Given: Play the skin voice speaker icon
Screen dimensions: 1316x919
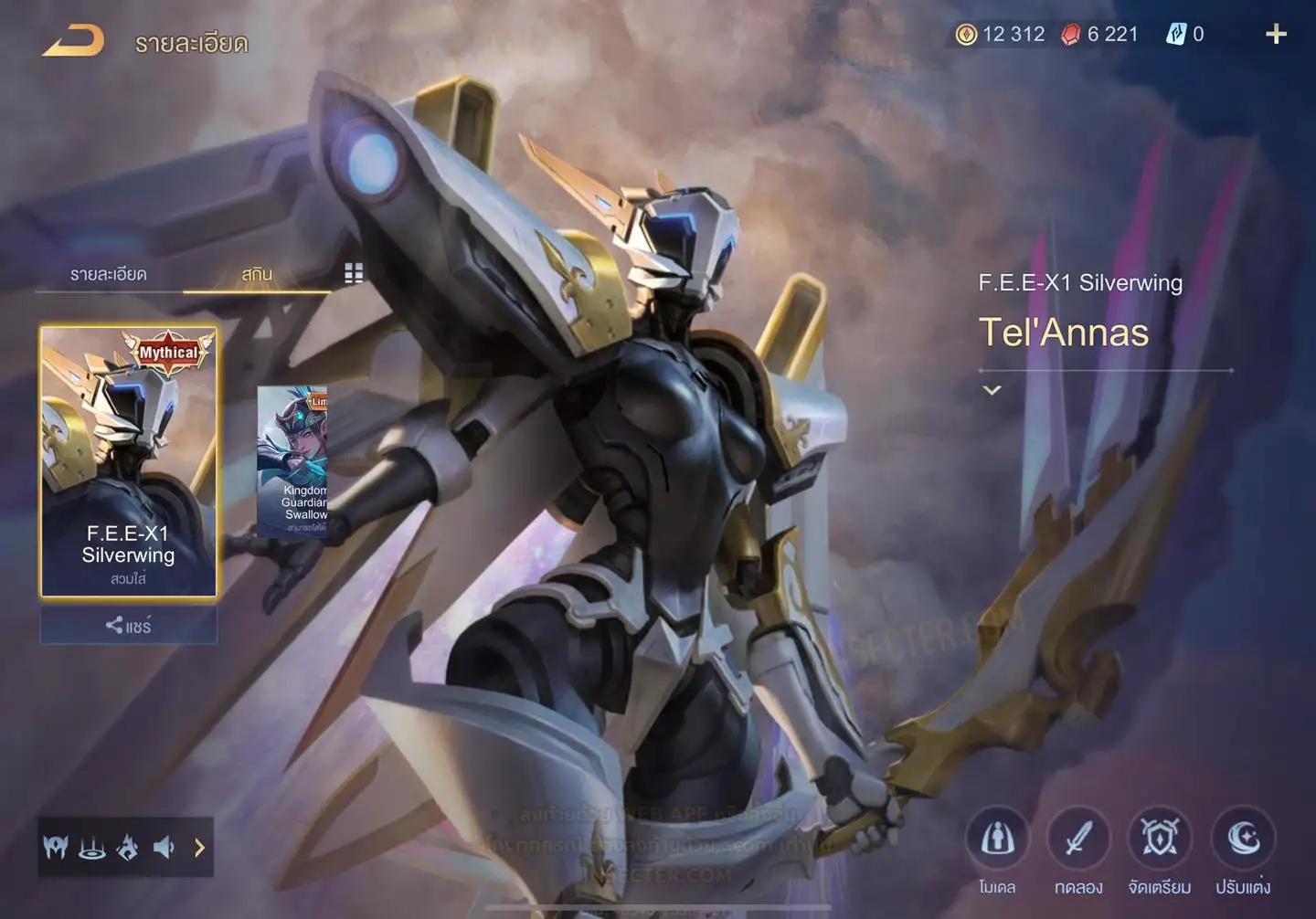Looking at the screenshot, I should pos(164,848).
